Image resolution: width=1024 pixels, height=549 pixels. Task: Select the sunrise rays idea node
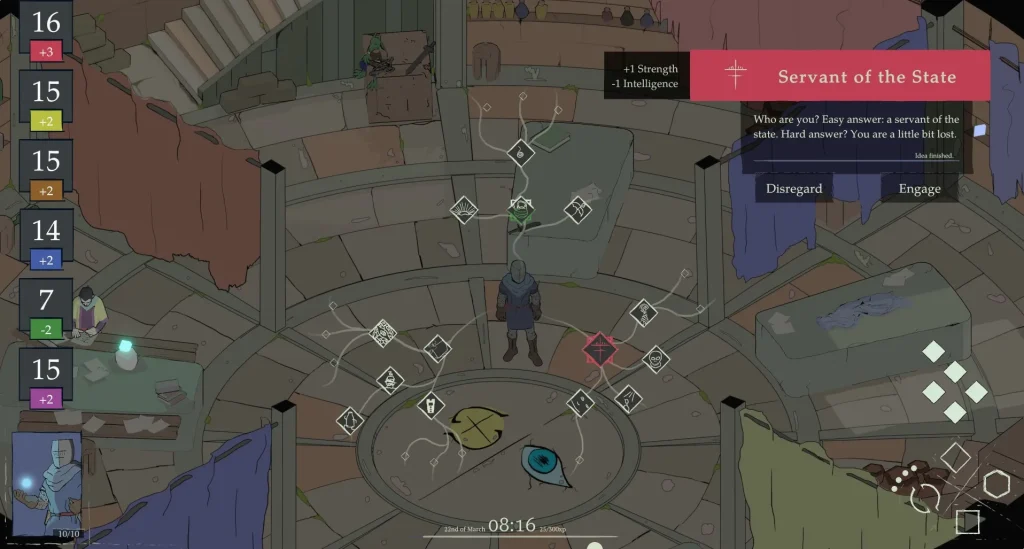click(464, 208)
